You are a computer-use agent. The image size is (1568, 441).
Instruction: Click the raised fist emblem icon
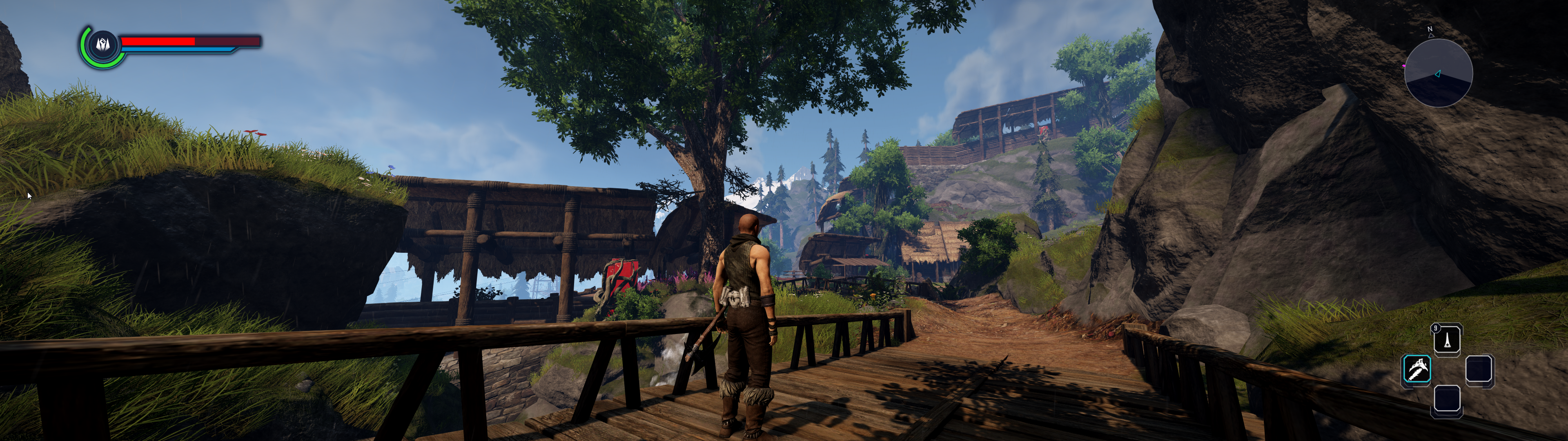tap(102, 44)
